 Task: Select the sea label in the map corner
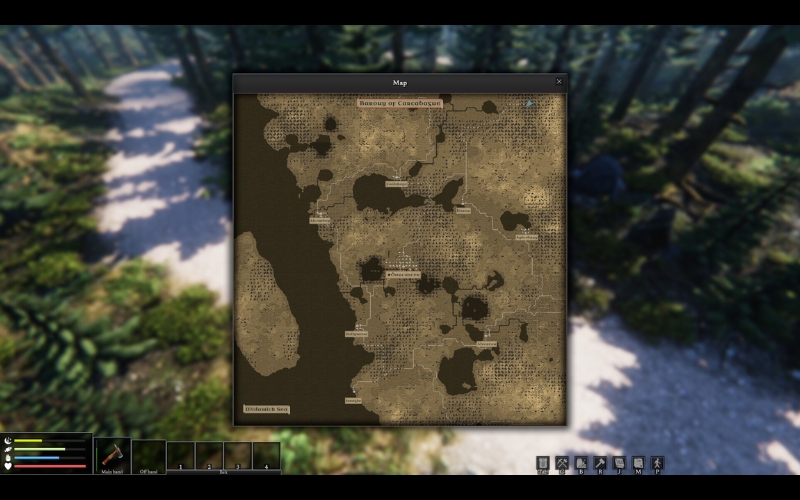pos(266,409)
